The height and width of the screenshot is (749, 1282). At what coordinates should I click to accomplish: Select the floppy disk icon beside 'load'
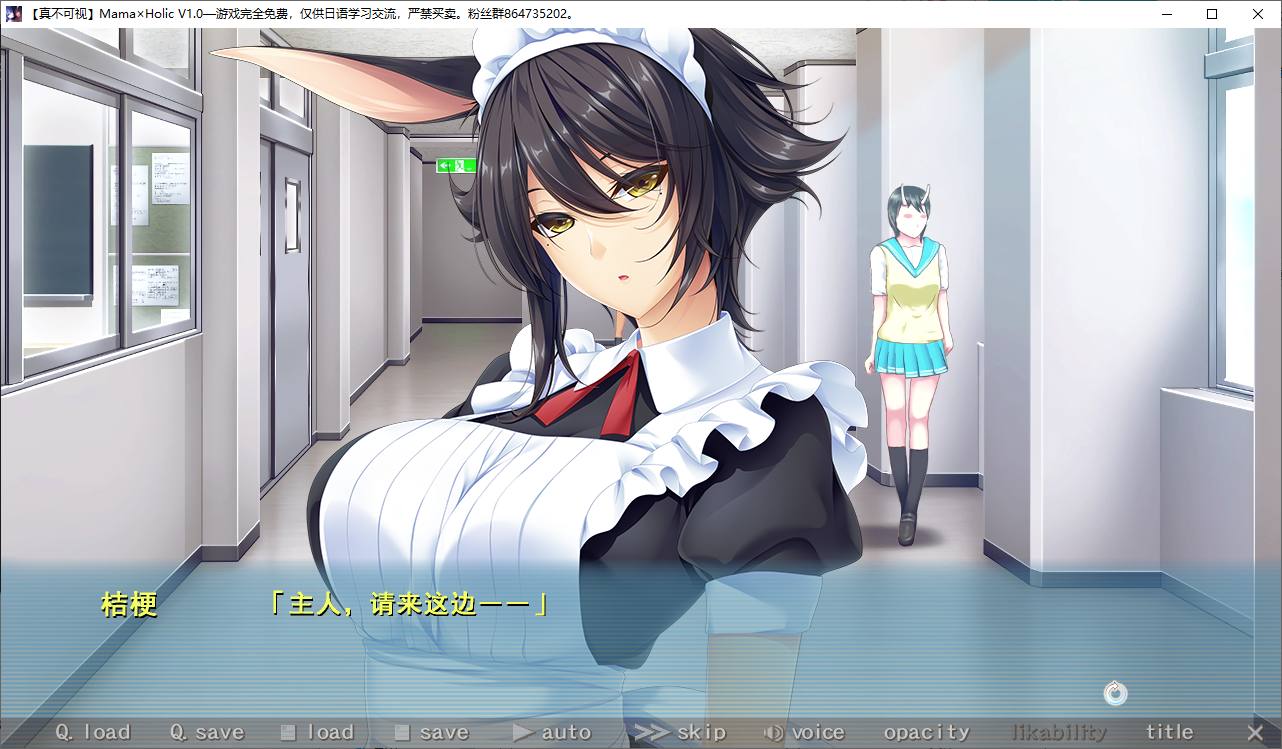pyautogui.click(x=288, y=732)
